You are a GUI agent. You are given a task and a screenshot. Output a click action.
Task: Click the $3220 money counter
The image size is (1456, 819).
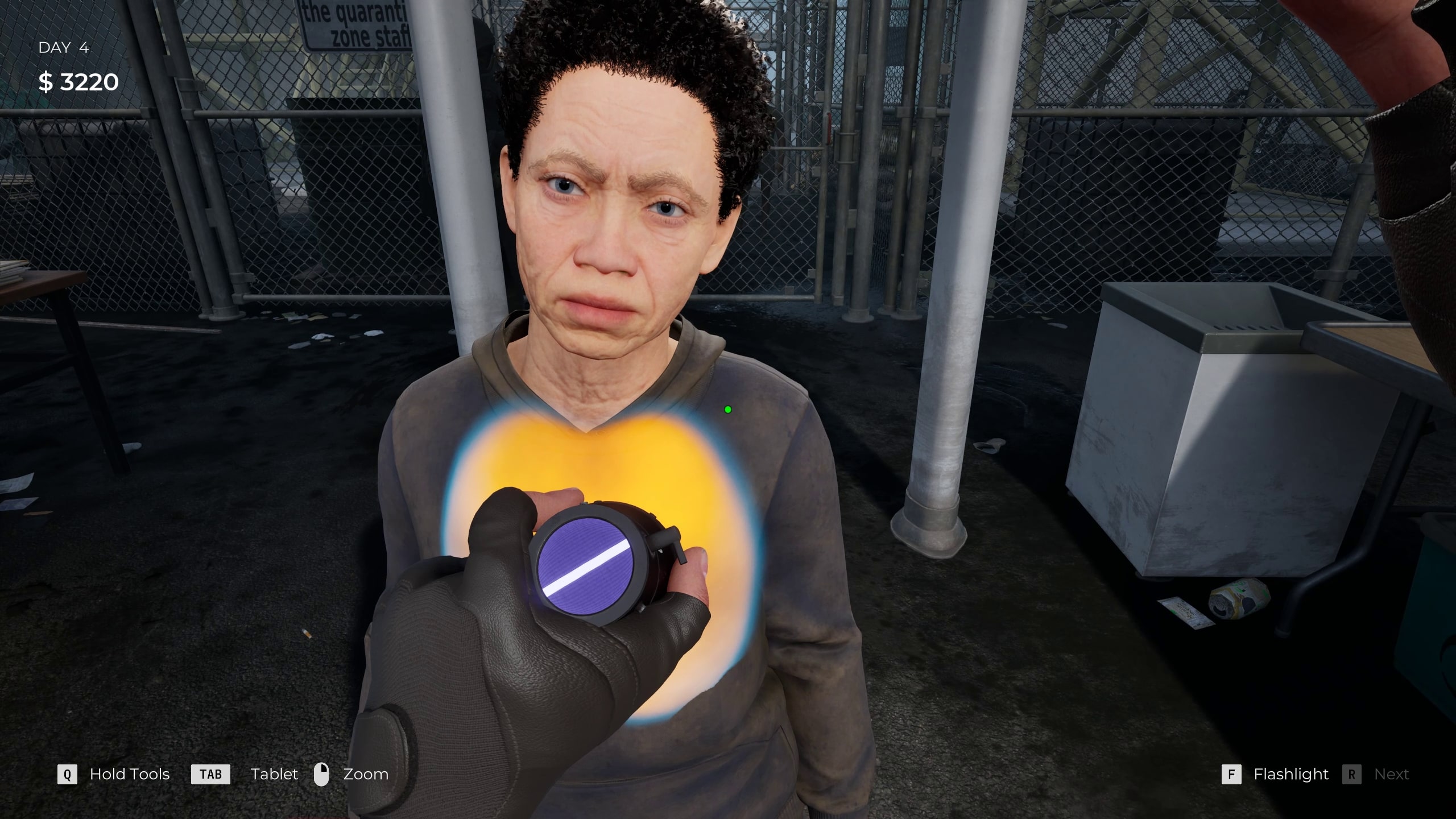78,82
